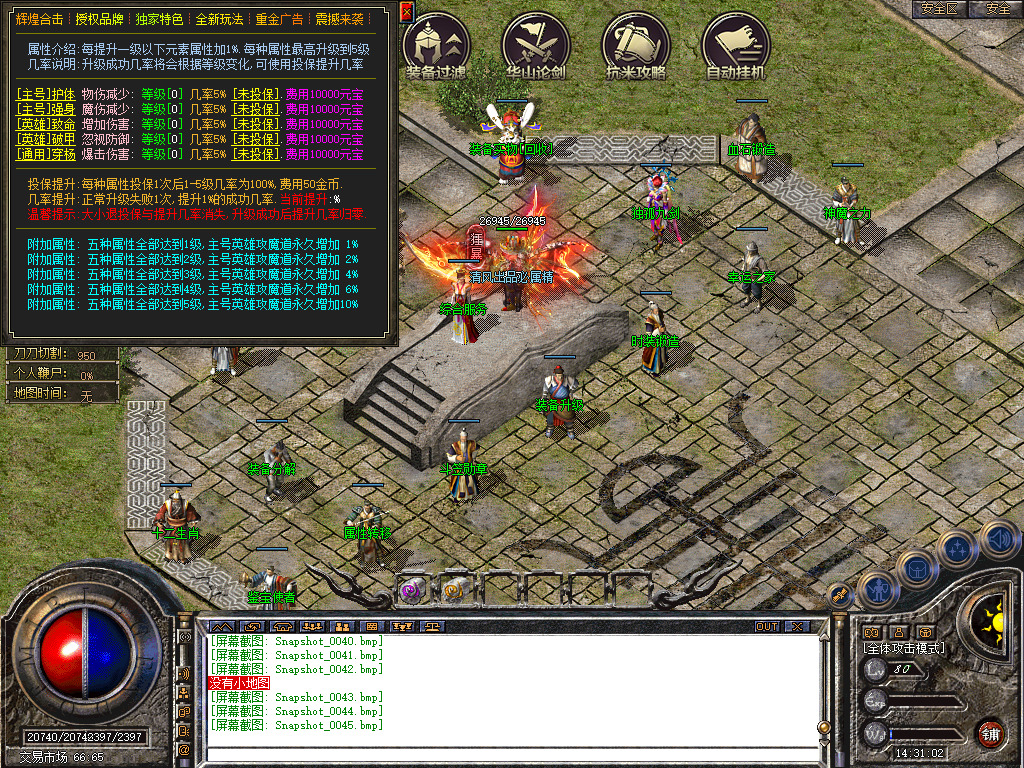The width and height of the screenshot is (1024, 768).
Task: Click the OUT button above chat
Action: point(767,627)
